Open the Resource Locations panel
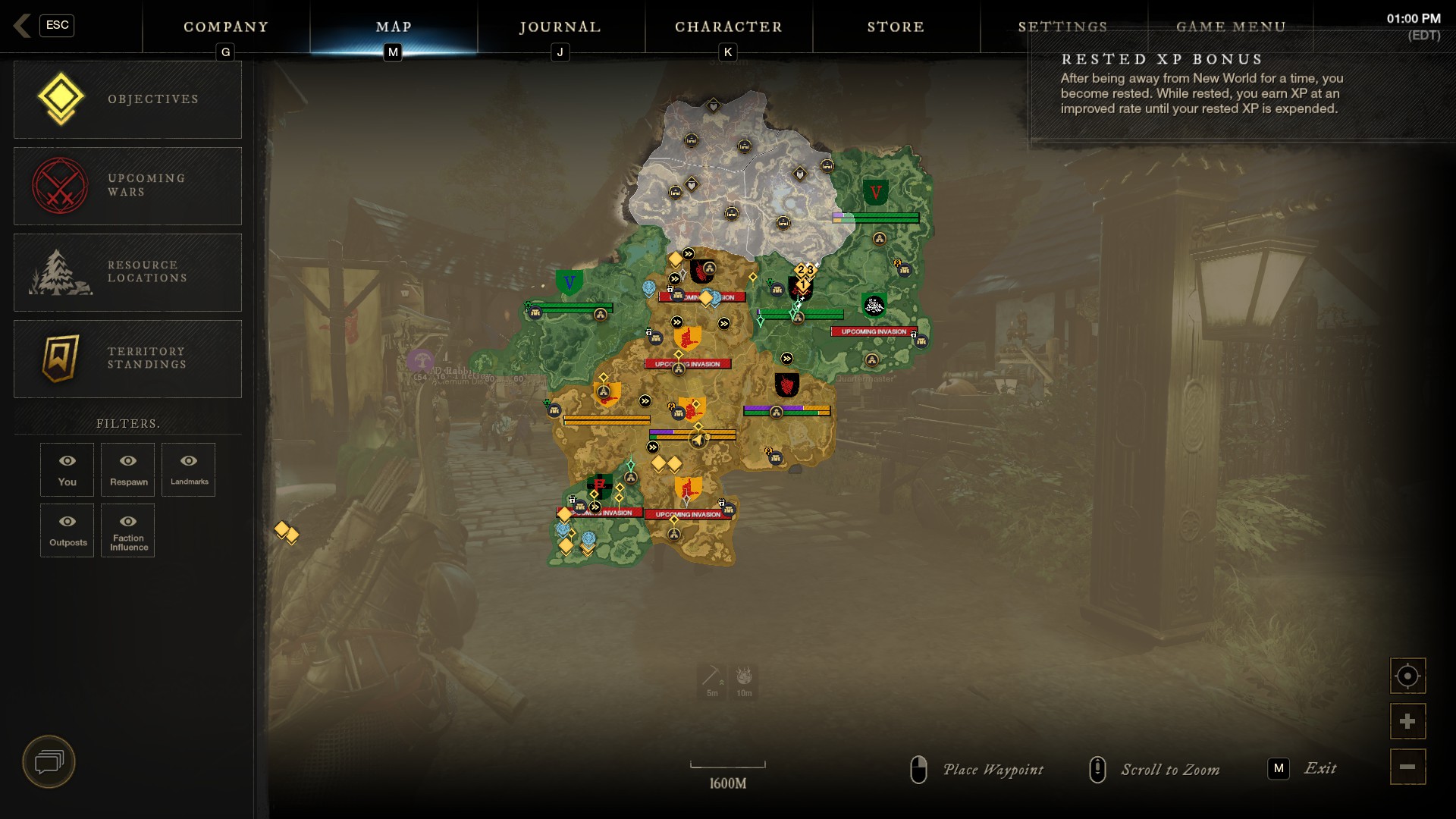Image resolution: width=1456 pixels, height=819 pixels. [127, 271]
